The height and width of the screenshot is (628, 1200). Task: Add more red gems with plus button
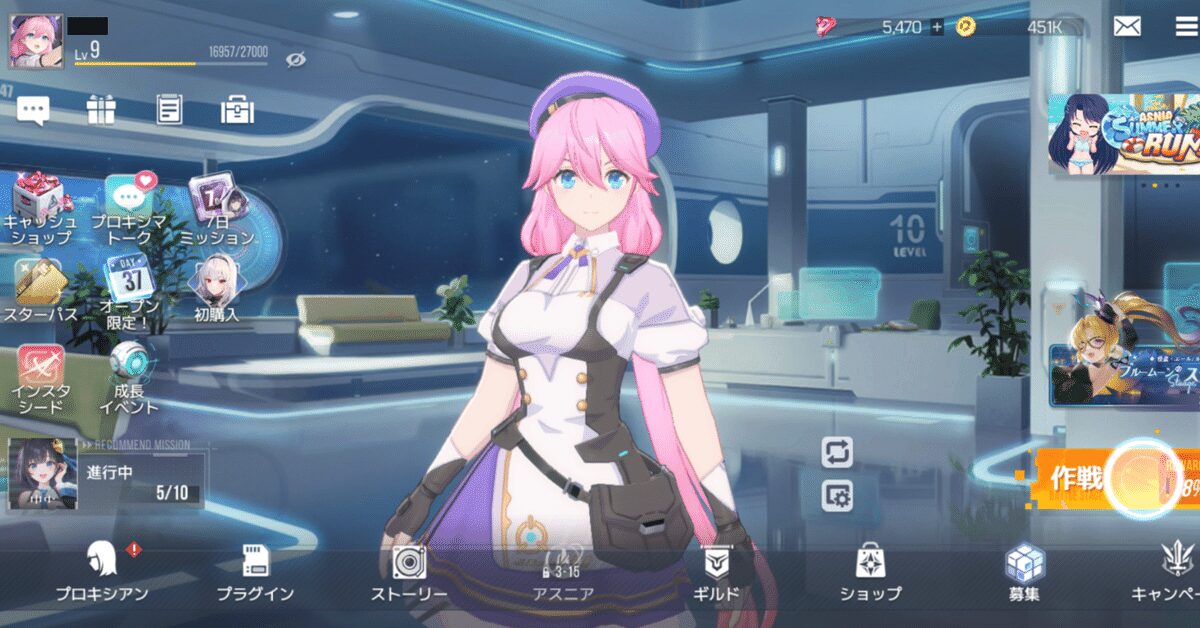(x=937, y=27)
